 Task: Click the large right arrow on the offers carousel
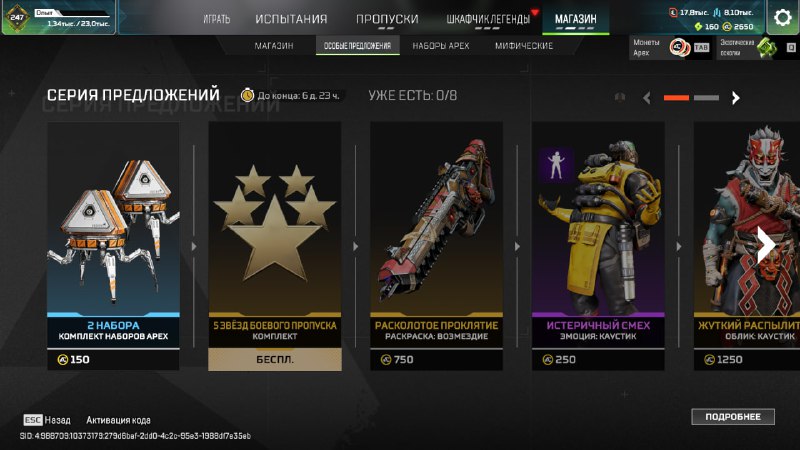(x=767, y=245)
